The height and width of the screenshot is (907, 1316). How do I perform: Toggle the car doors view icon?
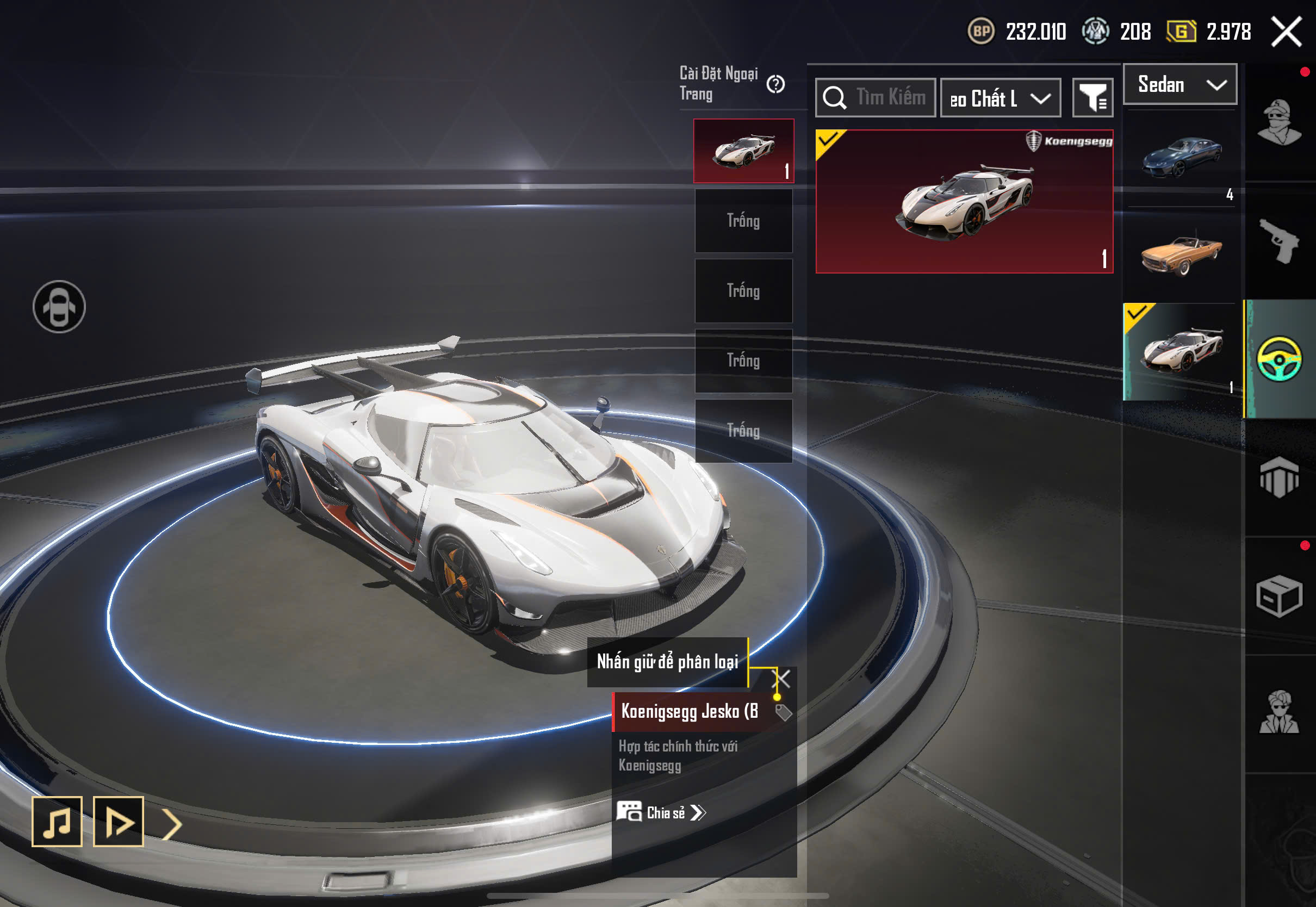tap(59, 307)
